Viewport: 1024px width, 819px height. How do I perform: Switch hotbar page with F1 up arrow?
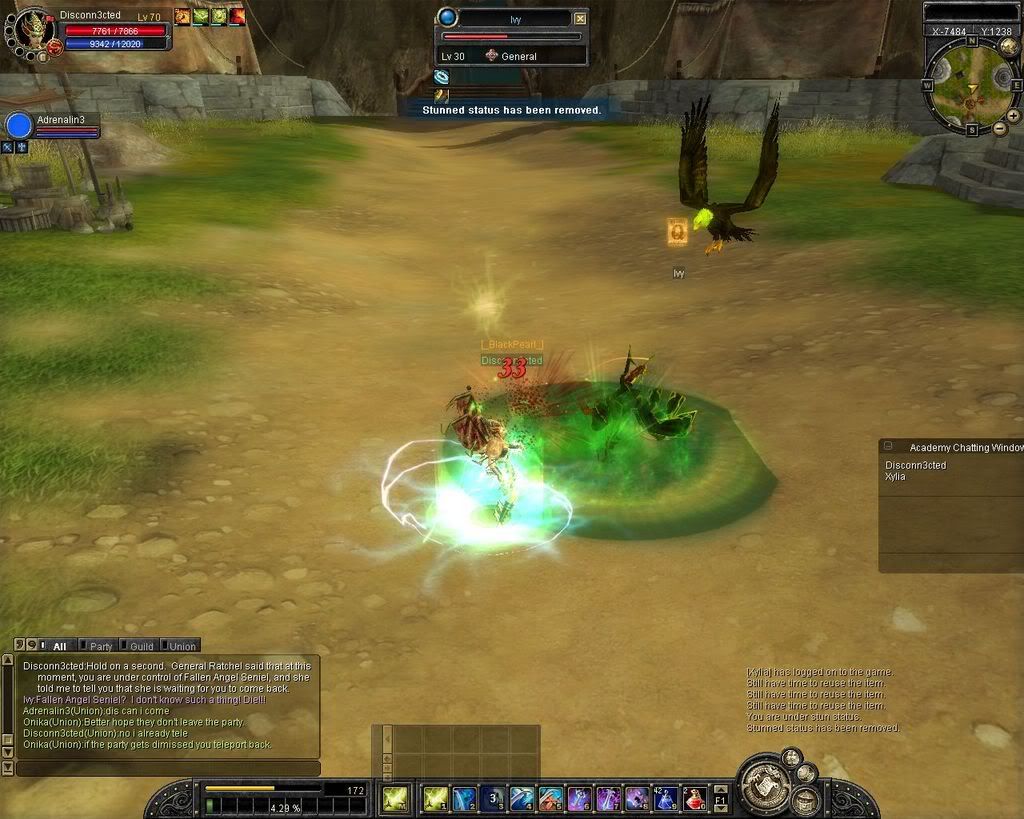pos(722,790)
